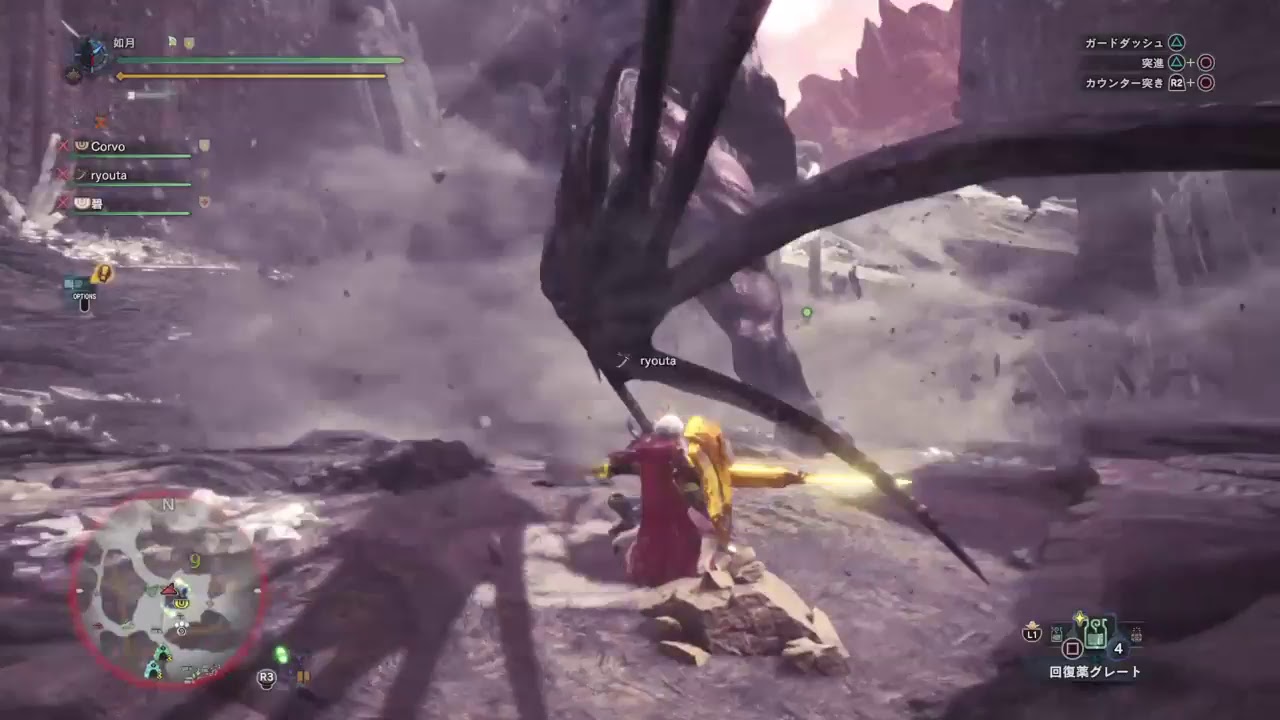Click the square button icon on the item slot
Viewport: 1280px width, 720px height.
coord(1072,647)
